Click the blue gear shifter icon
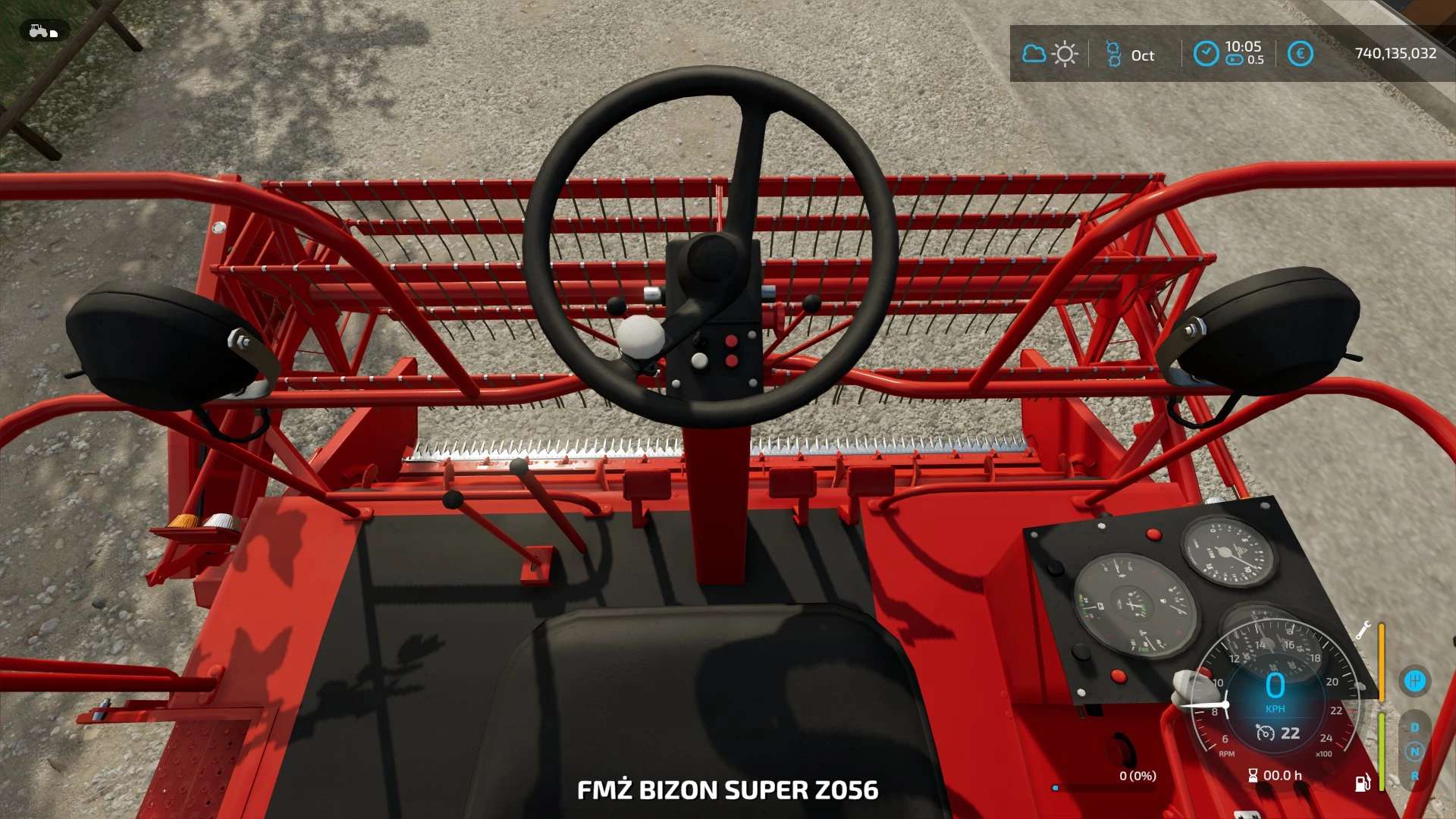This screenshot has width=1456, height=819. (1414, 680)
